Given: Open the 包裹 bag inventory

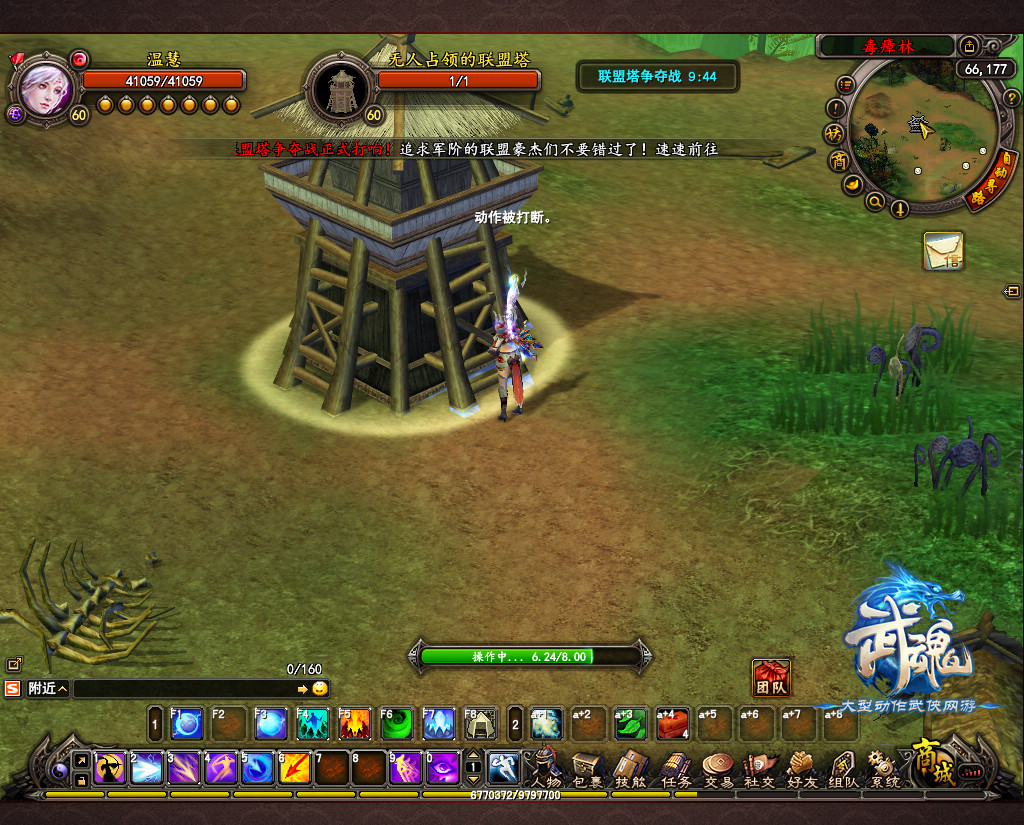Looking at the screenshot, I should [588, 768].
